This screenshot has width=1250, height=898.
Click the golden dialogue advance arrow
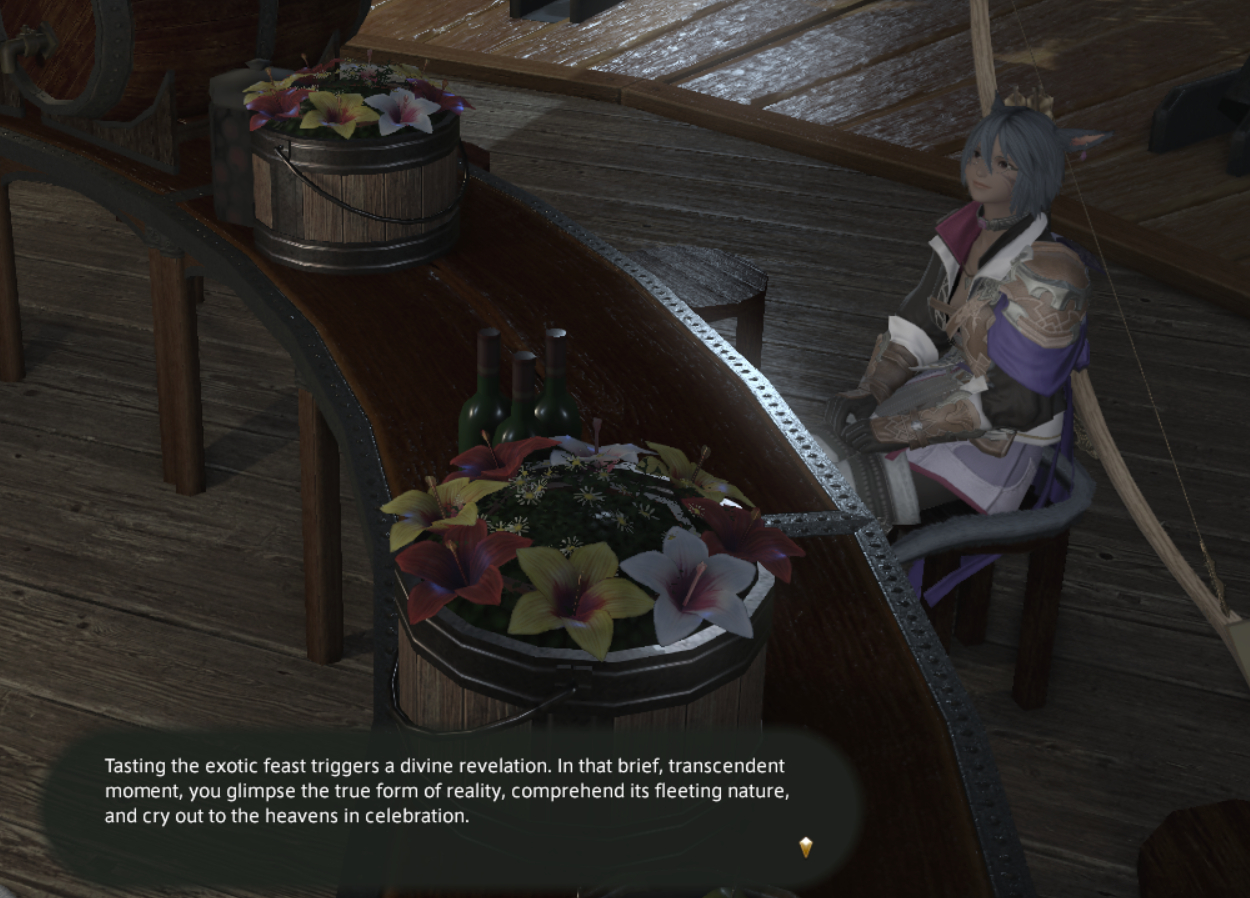(x=806, y=847)
